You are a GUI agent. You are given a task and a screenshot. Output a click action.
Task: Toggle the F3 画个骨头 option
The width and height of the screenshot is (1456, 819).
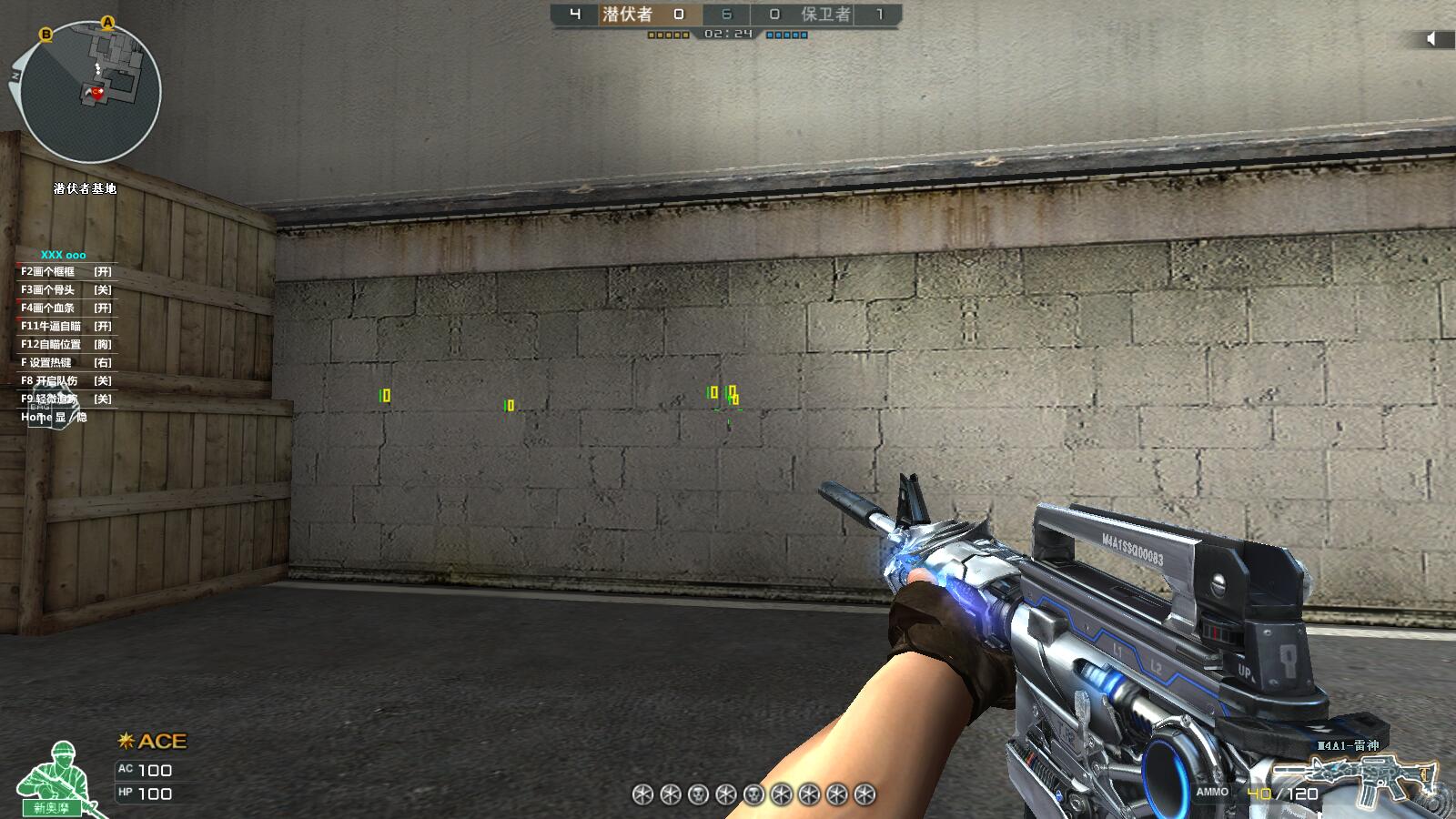pos(66,290)
